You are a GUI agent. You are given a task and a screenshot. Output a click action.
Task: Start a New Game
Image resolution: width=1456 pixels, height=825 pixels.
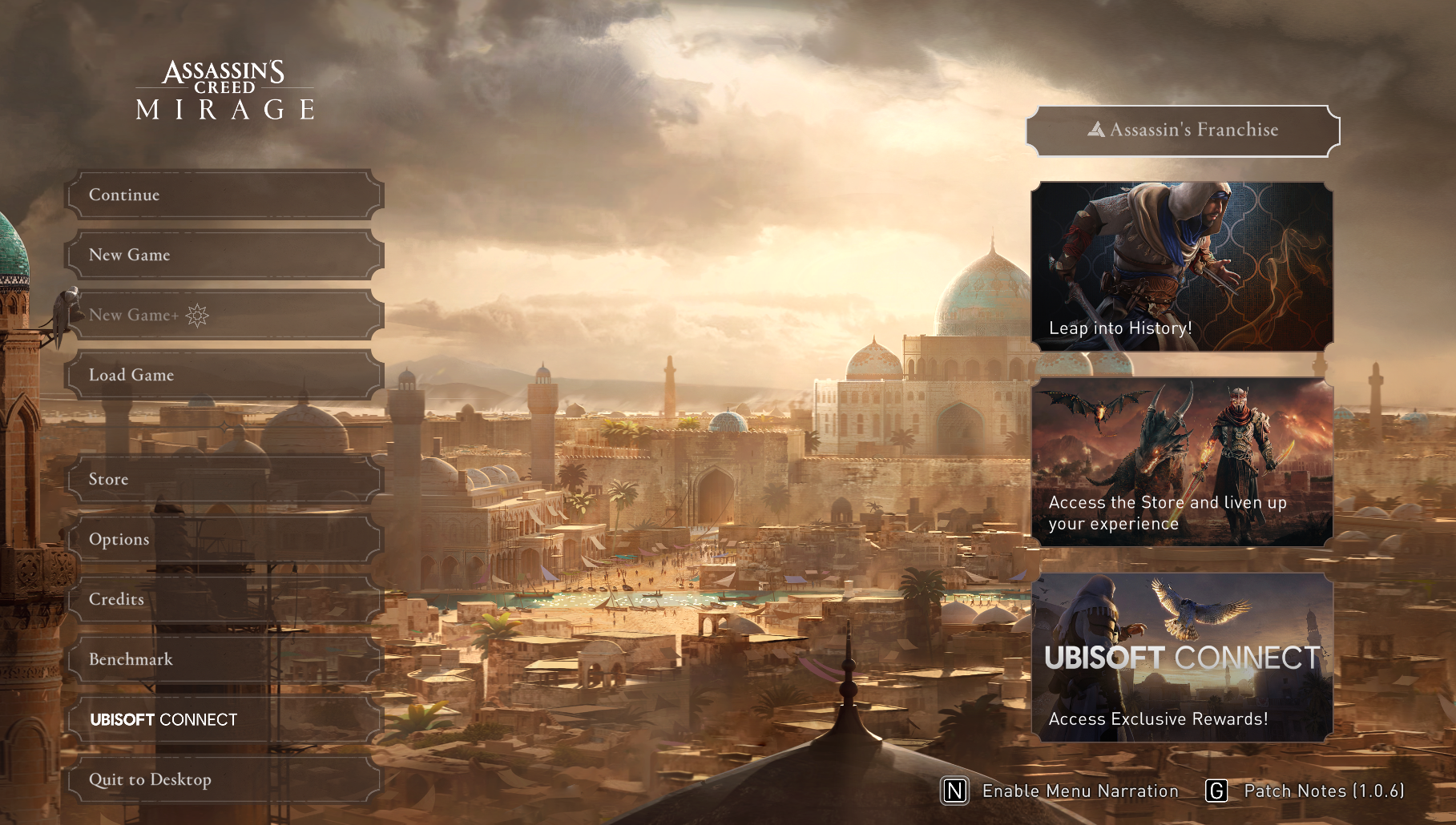coord(224,255)
